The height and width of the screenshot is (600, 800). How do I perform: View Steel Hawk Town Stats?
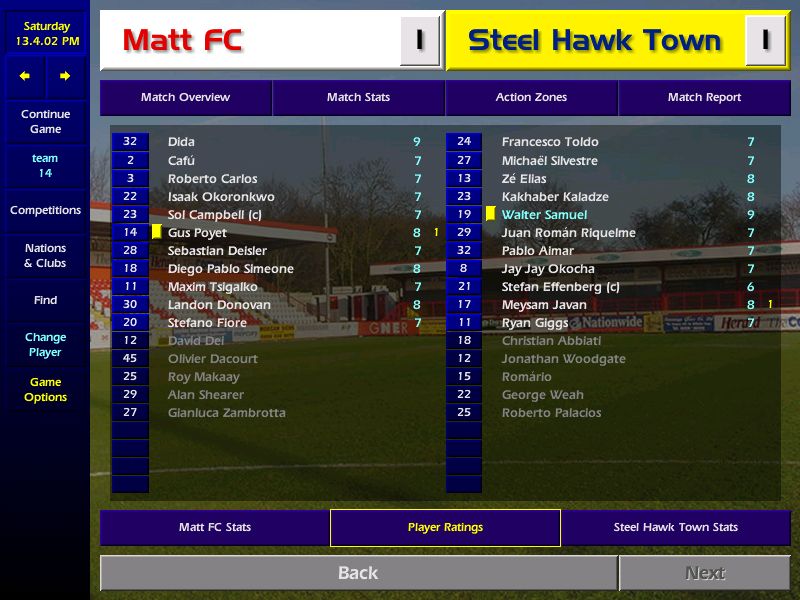click(675, 527)
